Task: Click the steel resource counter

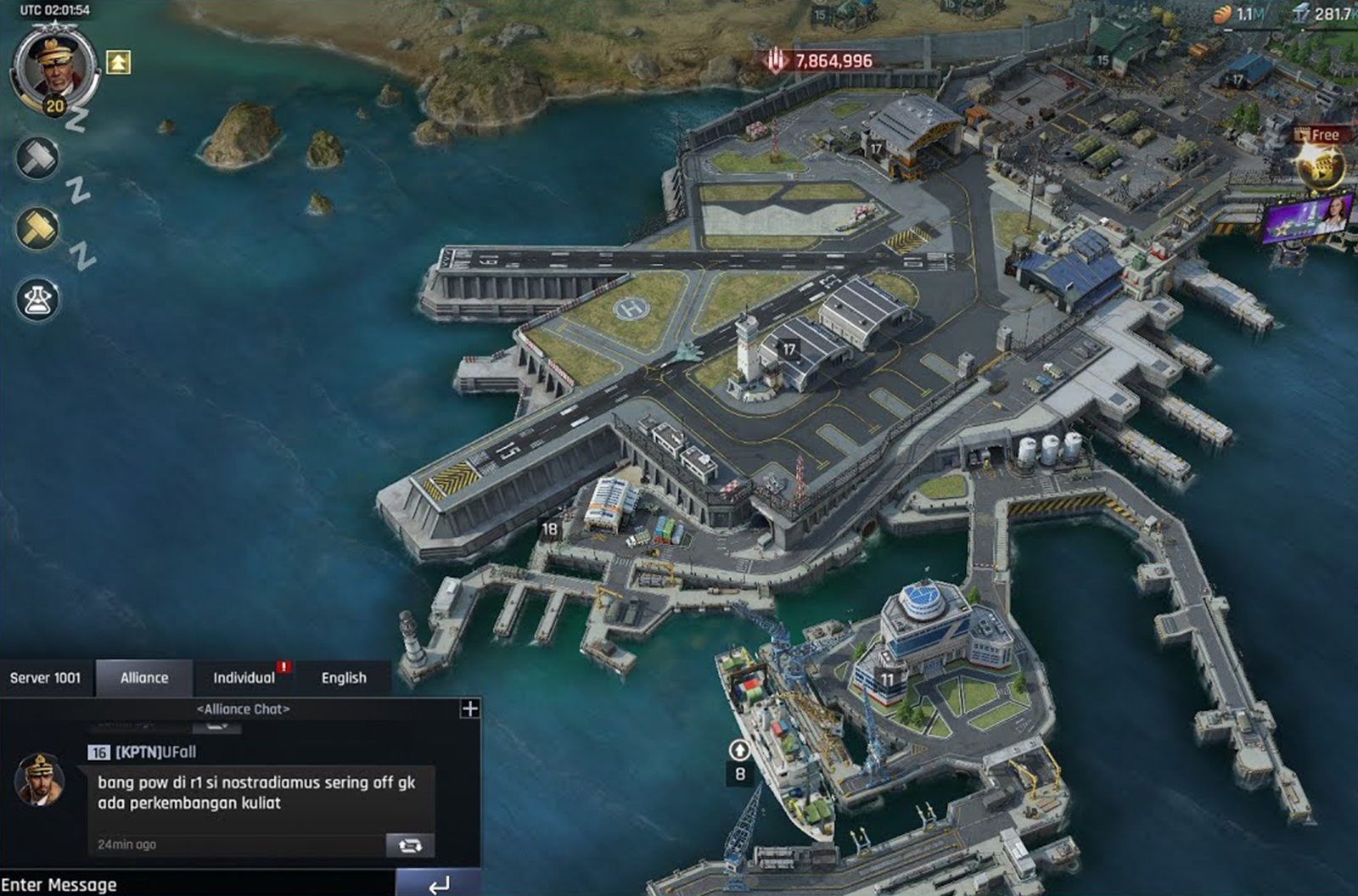Action: point(1322,14)
